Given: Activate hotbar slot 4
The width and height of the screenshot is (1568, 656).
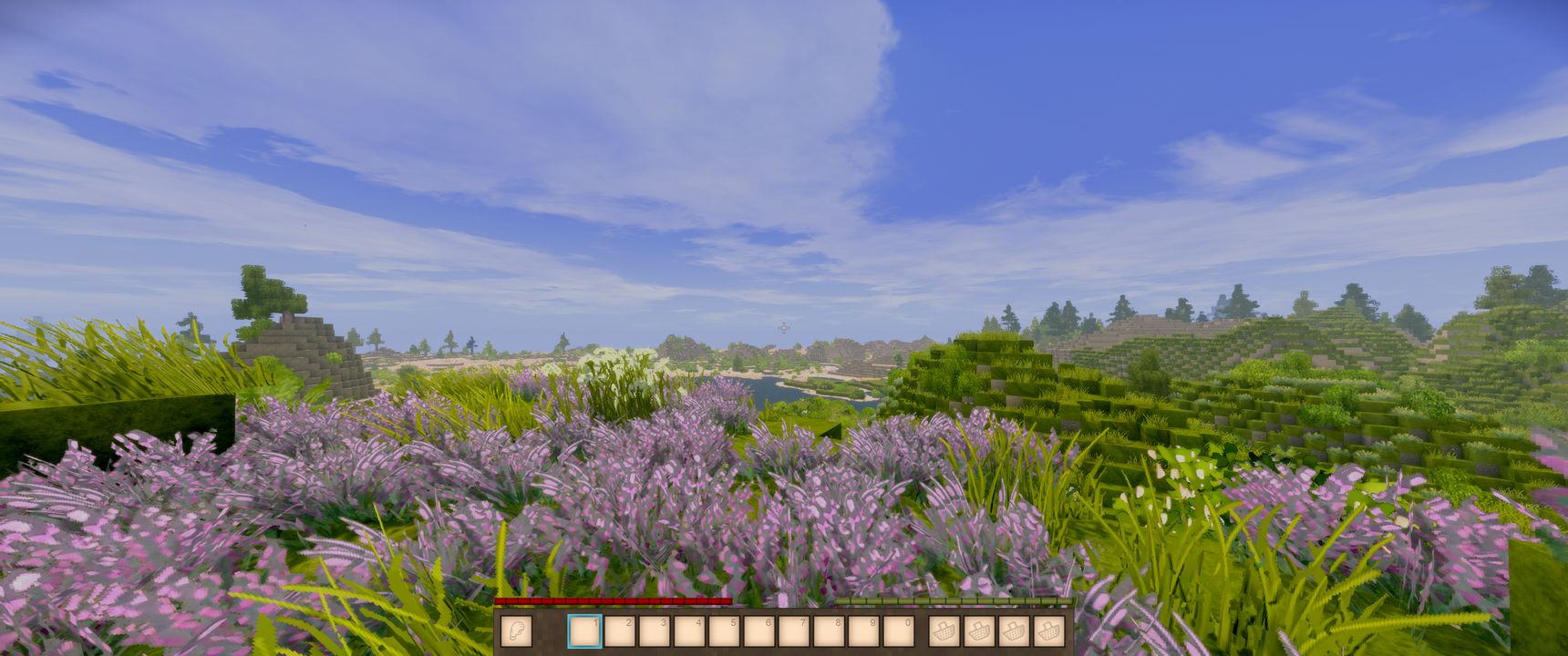Looking at the screenshot, I should tap(689, 630).
